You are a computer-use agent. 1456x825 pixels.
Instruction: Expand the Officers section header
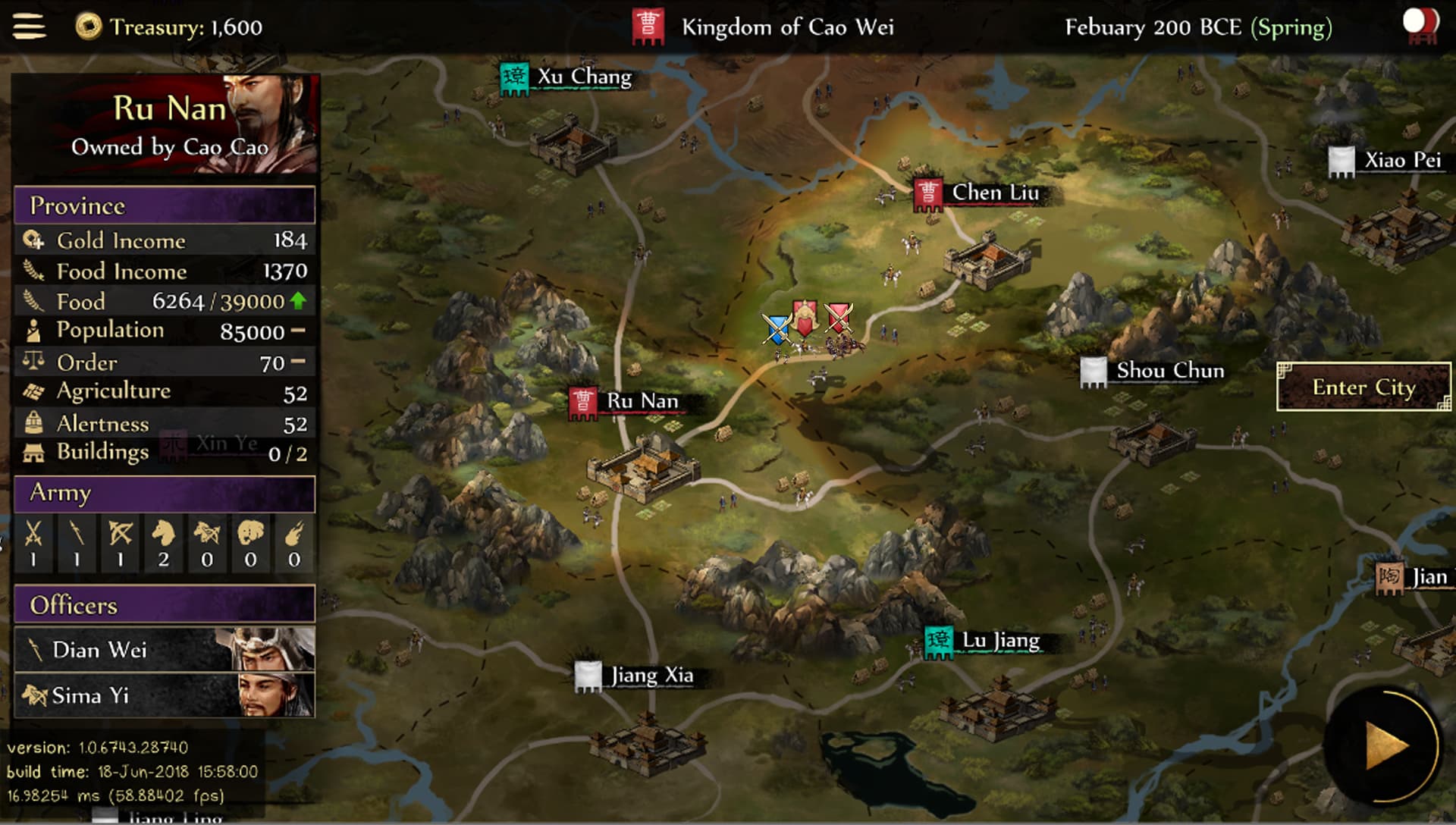[x=164, y=605]
